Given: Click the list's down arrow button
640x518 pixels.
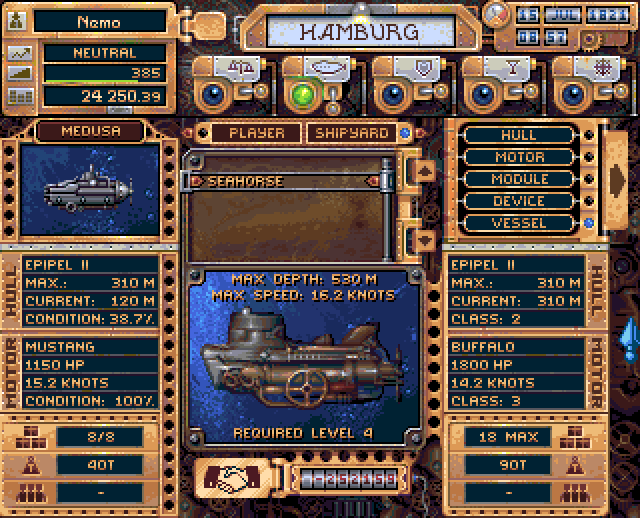Looking at the screenshot, I should (x=424, y=239).
